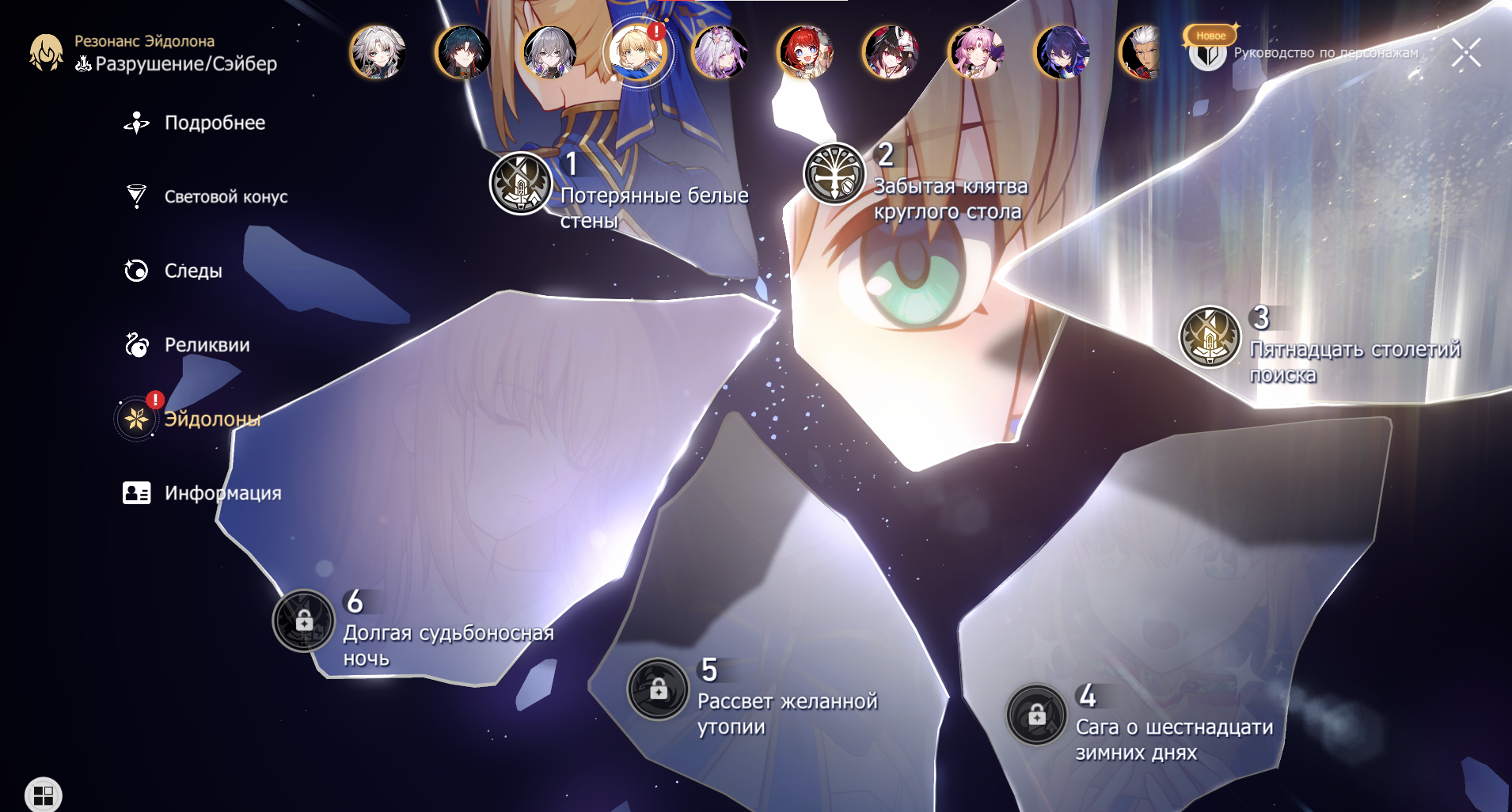This screenshot has height=812, width=1512.
Task: Click locked Eidolon 6 Долгая судьбоносная ночь
Action: click(304, 621)
